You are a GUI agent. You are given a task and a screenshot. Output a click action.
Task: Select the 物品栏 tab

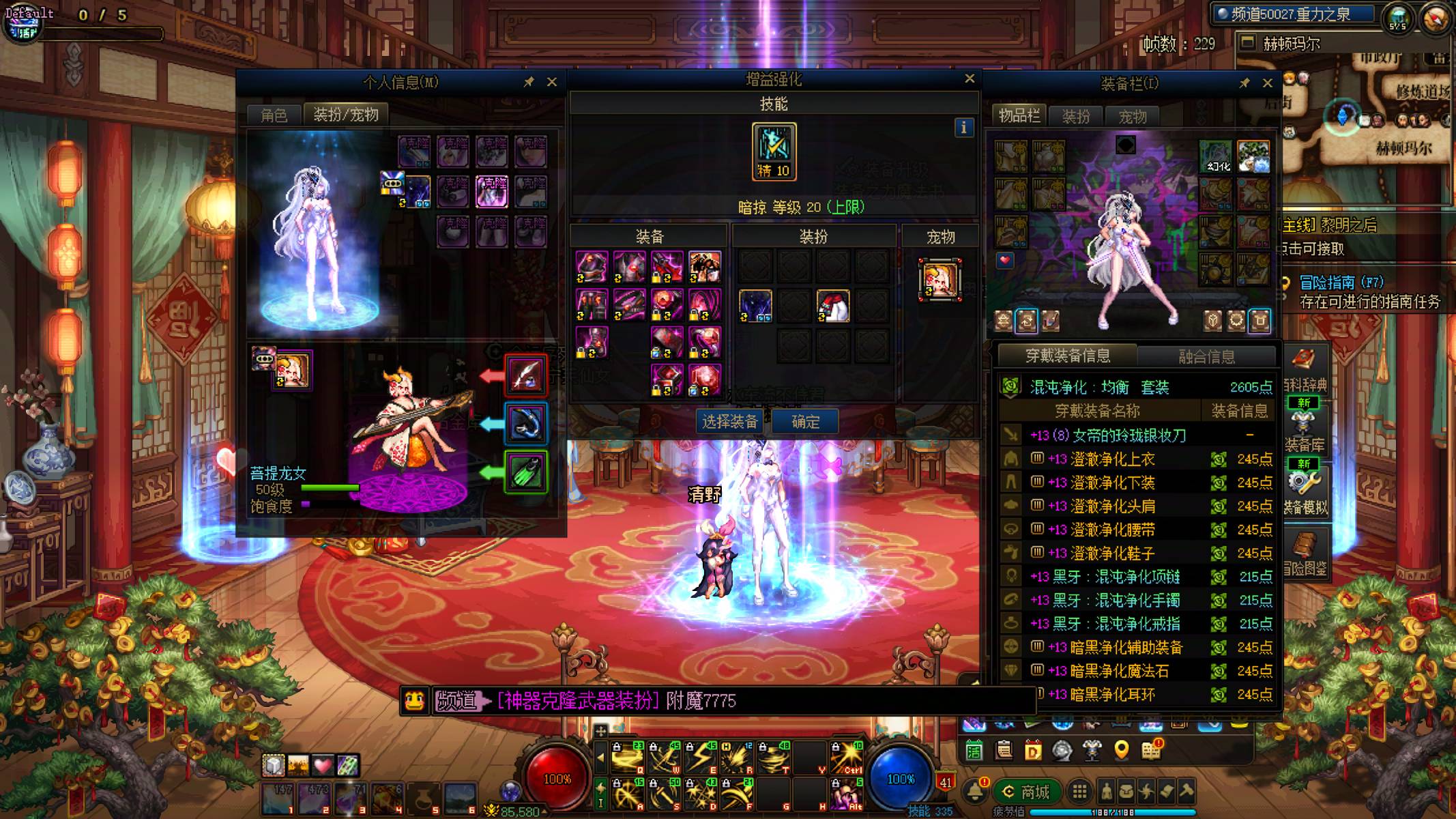coord(1019,116)
